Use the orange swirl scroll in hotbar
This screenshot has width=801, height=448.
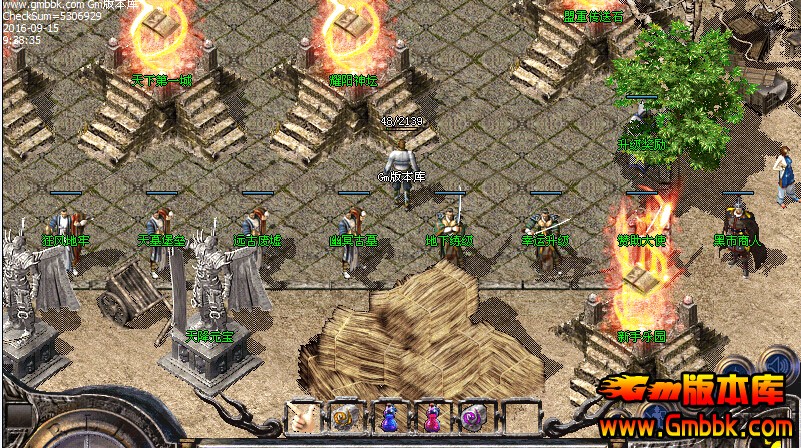(345, 416)
